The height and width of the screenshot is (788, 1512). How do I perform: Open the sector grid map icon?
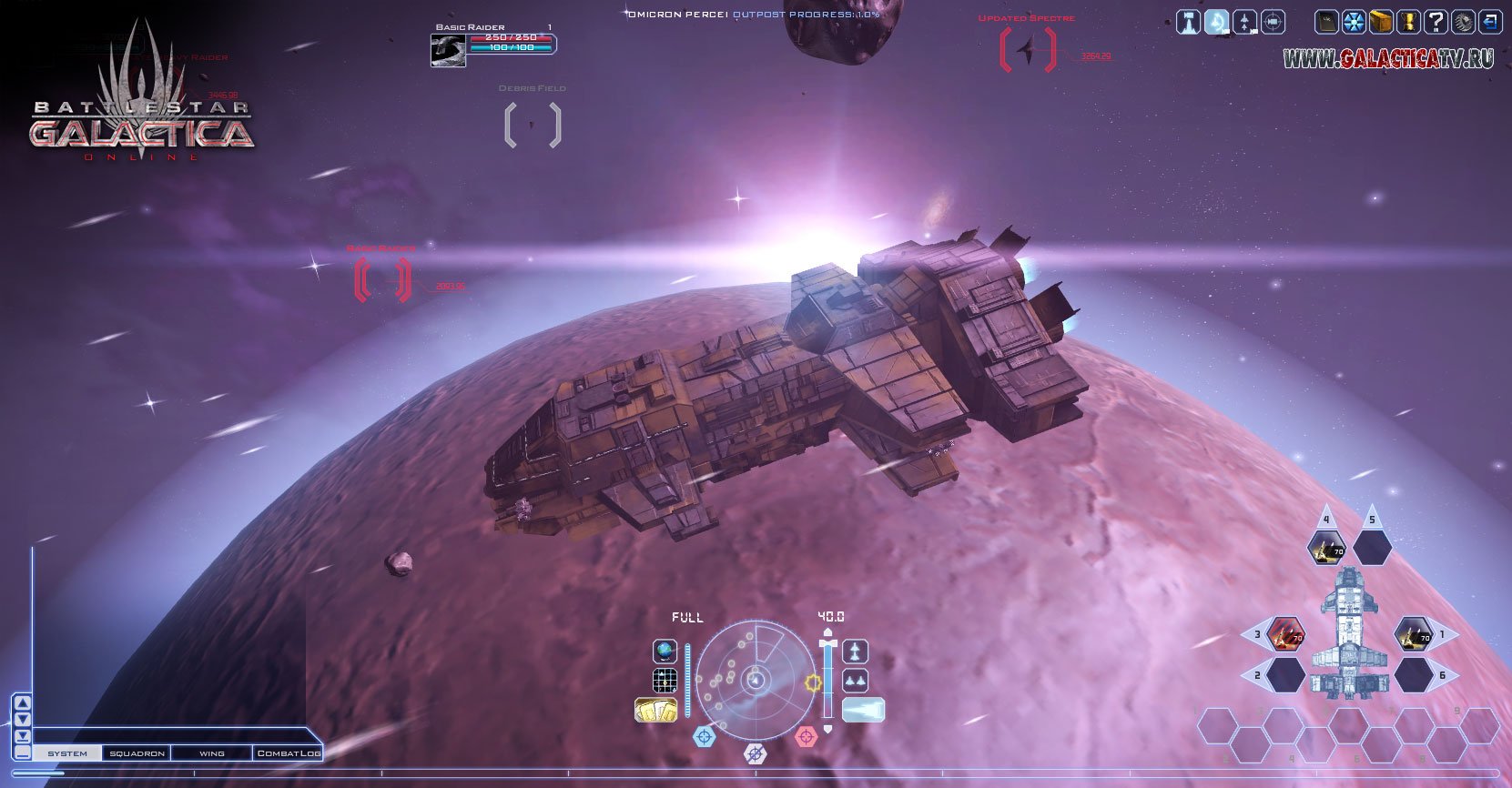665,681
